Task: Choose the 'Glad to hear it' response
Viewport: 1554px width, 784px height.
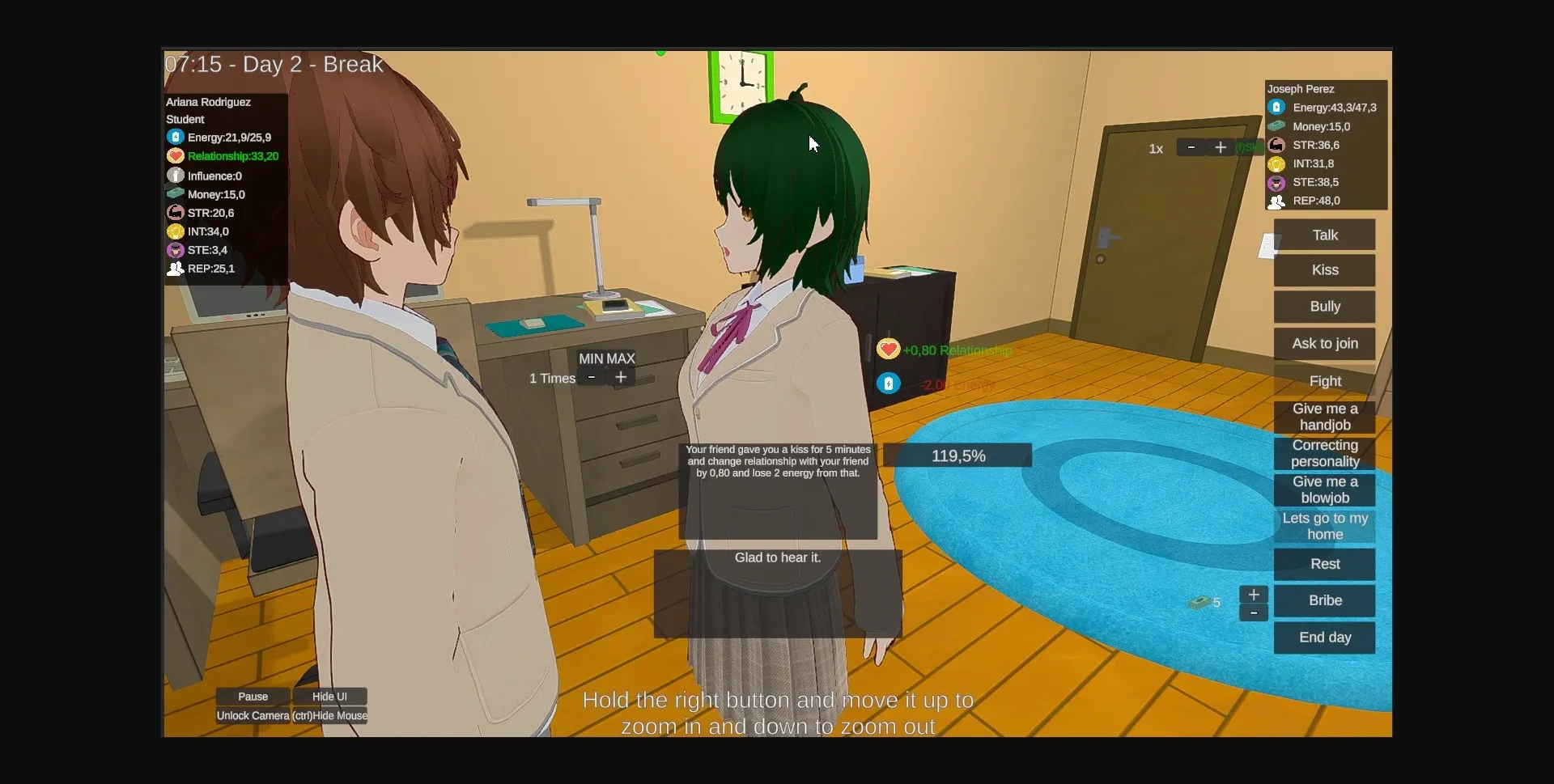Action: point(777,557)
